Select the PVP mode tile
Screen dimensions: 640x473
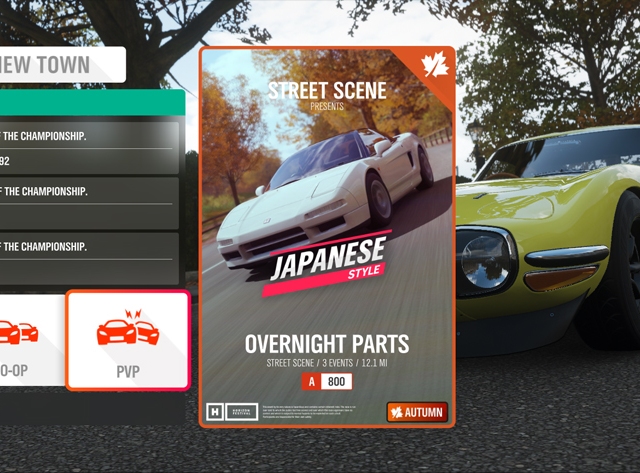point(127,340)
